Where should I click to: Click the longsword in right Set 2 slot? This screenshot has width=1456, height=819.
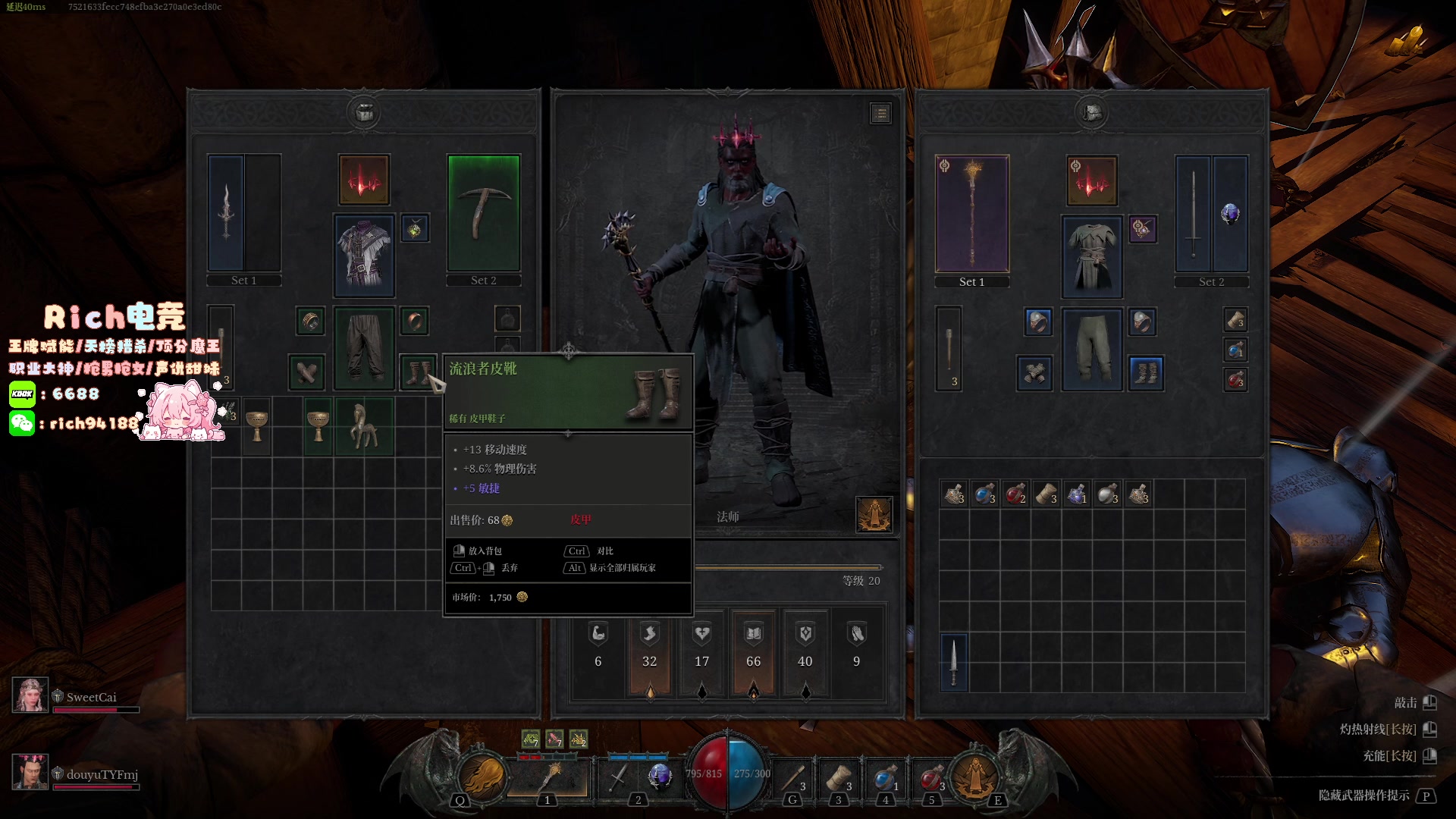[x=1193, y=213]
